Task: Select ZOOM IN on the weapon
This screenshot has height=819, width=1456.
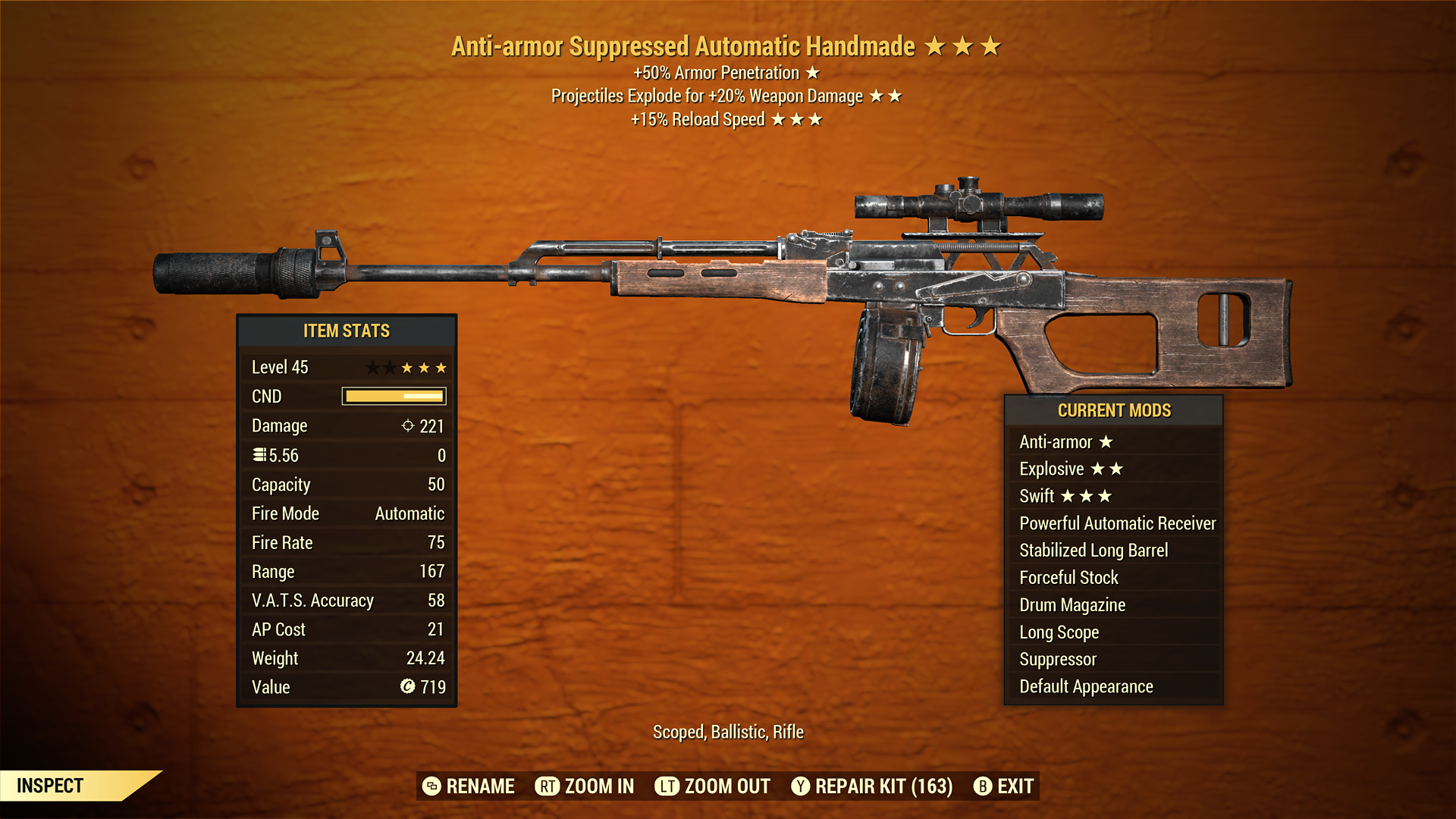Action: [x=585, y=786]
